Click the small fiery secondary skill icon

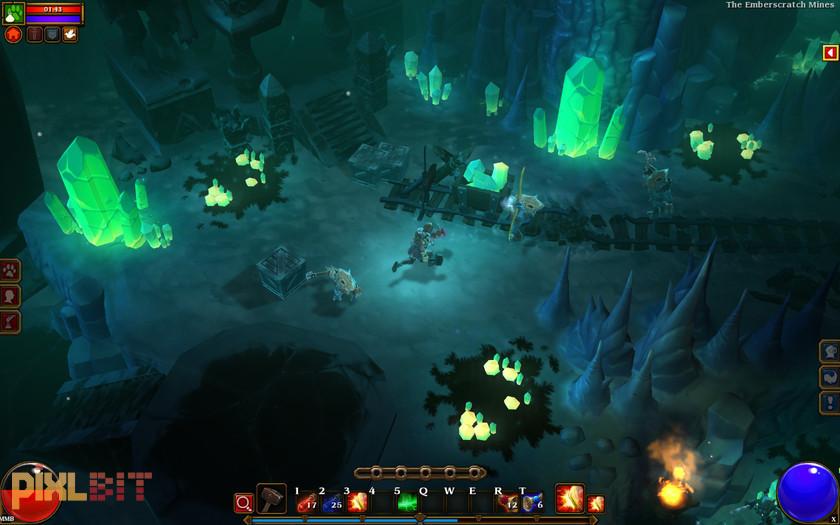[x=596, y=503]
